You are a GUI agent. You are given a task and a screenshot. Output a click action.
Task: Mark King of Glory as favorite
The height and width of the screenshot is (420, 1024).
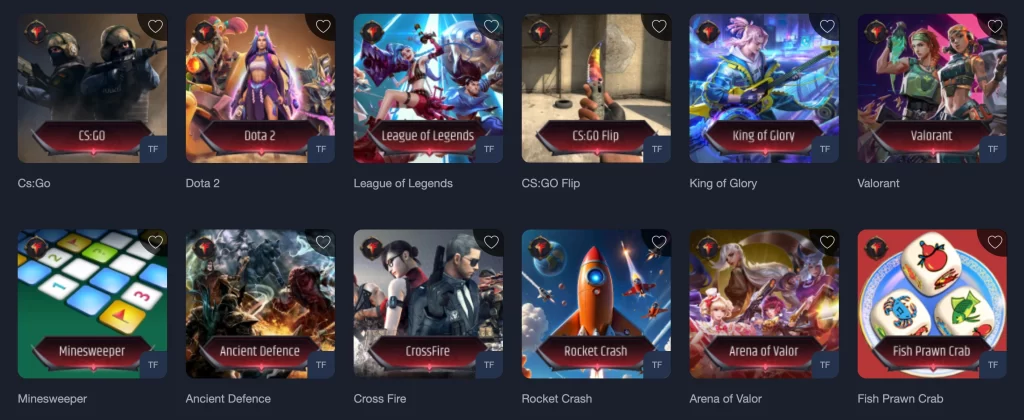(827, 27)
